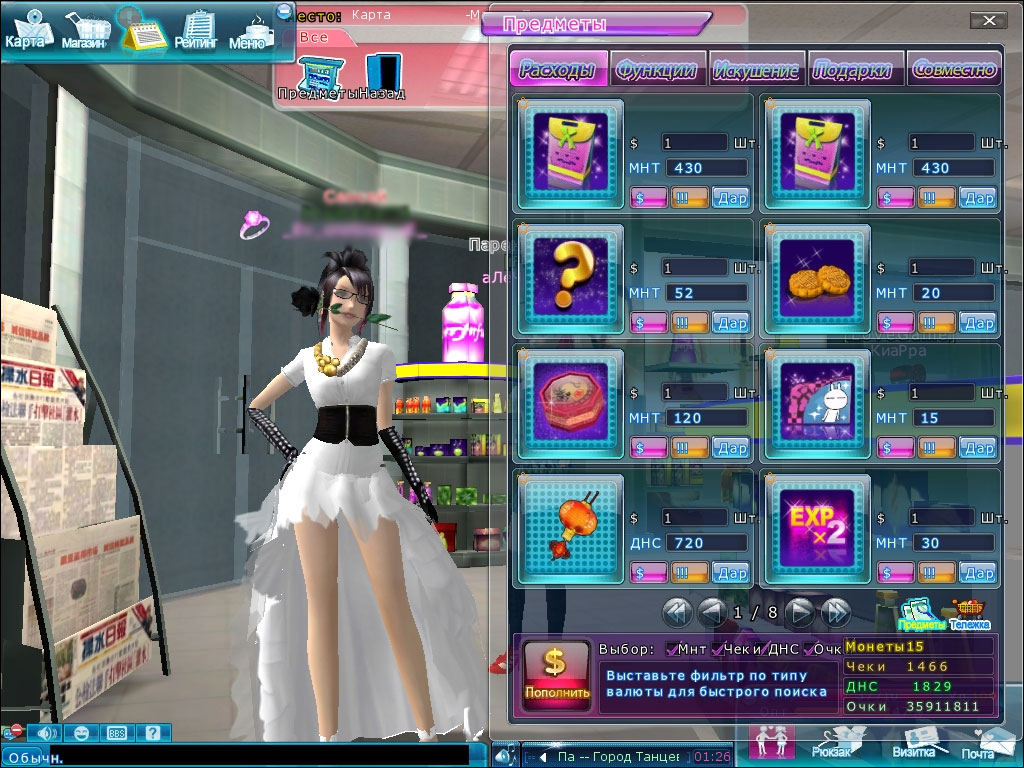Choose the Расходы tab
Screen dimensions: 1024x768
559,69
